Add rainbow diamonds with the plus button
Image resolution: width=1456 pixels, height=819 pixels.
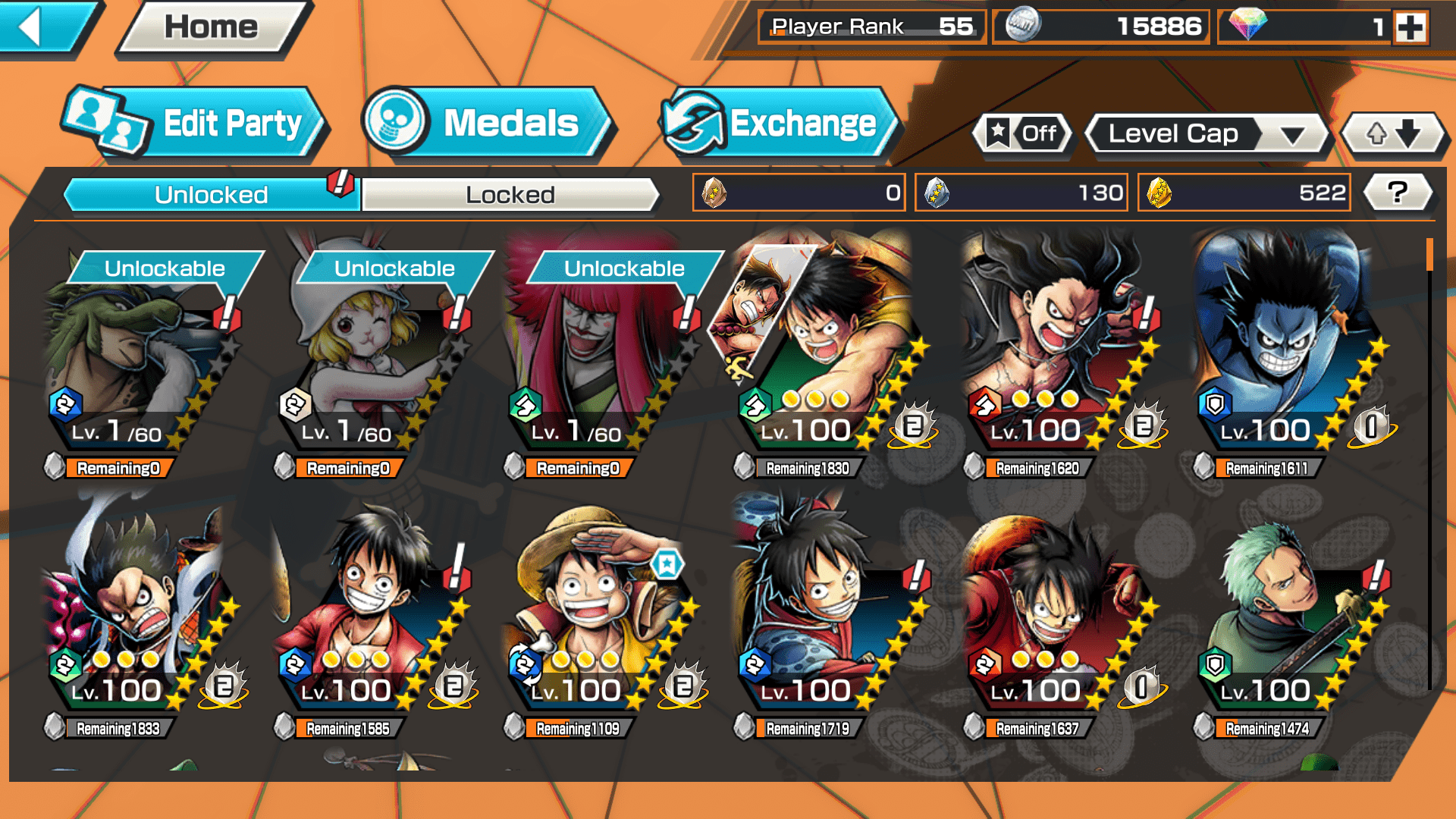[x=1410, y=27]
